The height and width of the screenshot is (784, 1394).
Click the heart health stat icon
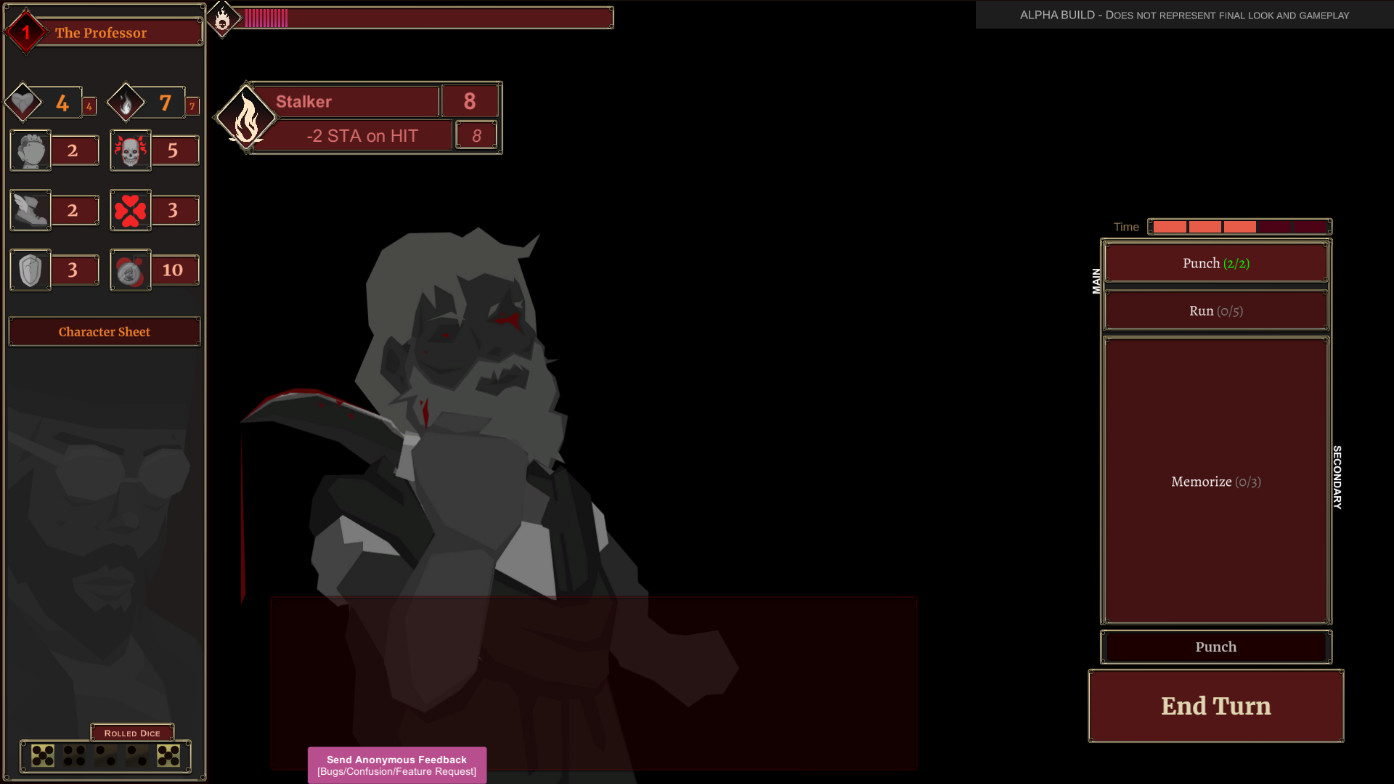tap(30, 100)
